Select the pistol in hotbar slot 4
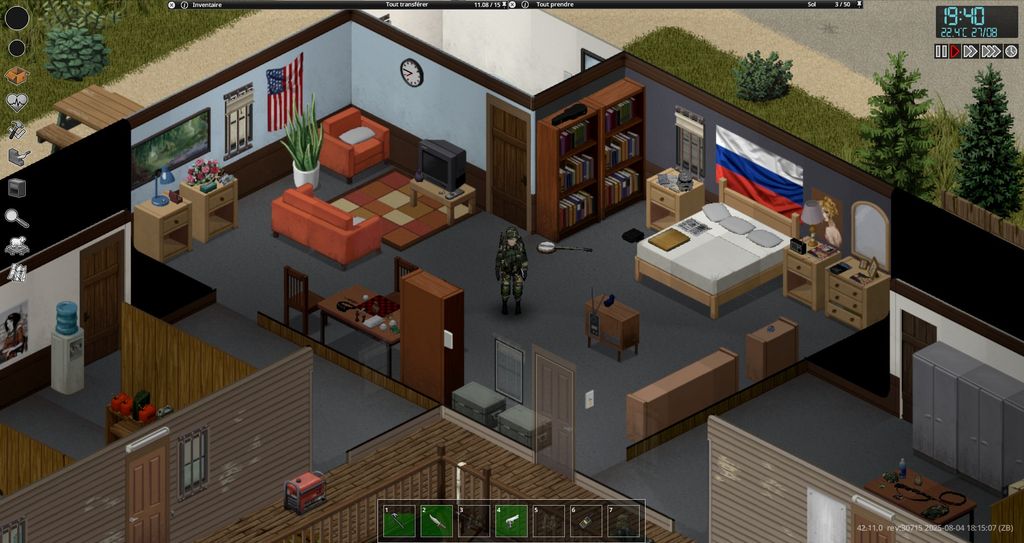The image size is (1024, 543). tap(511, 521)
